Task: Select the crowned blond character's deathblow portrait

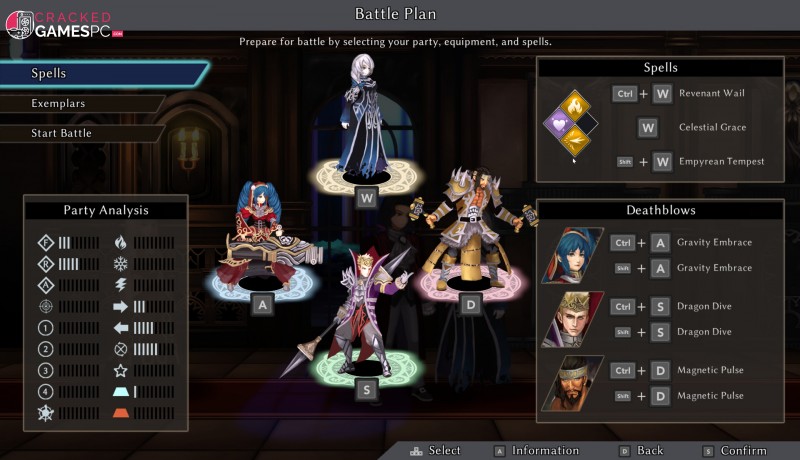Action: click(572, 319)
